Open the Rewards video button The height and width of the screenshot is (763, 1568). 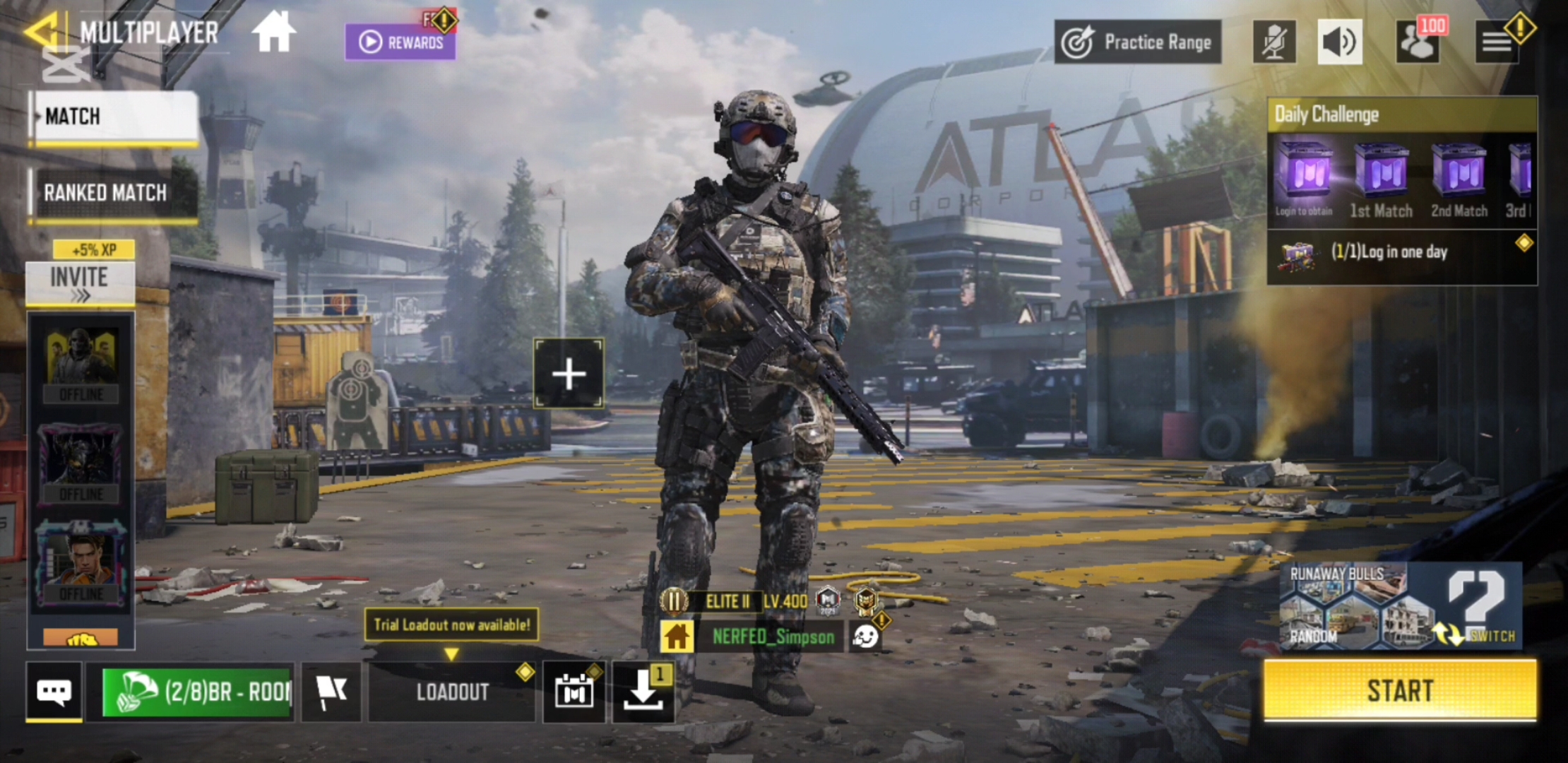pos(400,42)
